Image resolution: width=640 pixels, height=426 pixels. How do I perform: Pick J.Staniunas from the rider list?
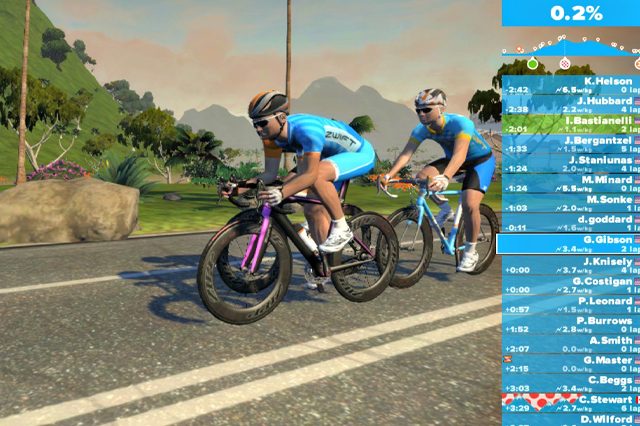(x=570, y=164)
